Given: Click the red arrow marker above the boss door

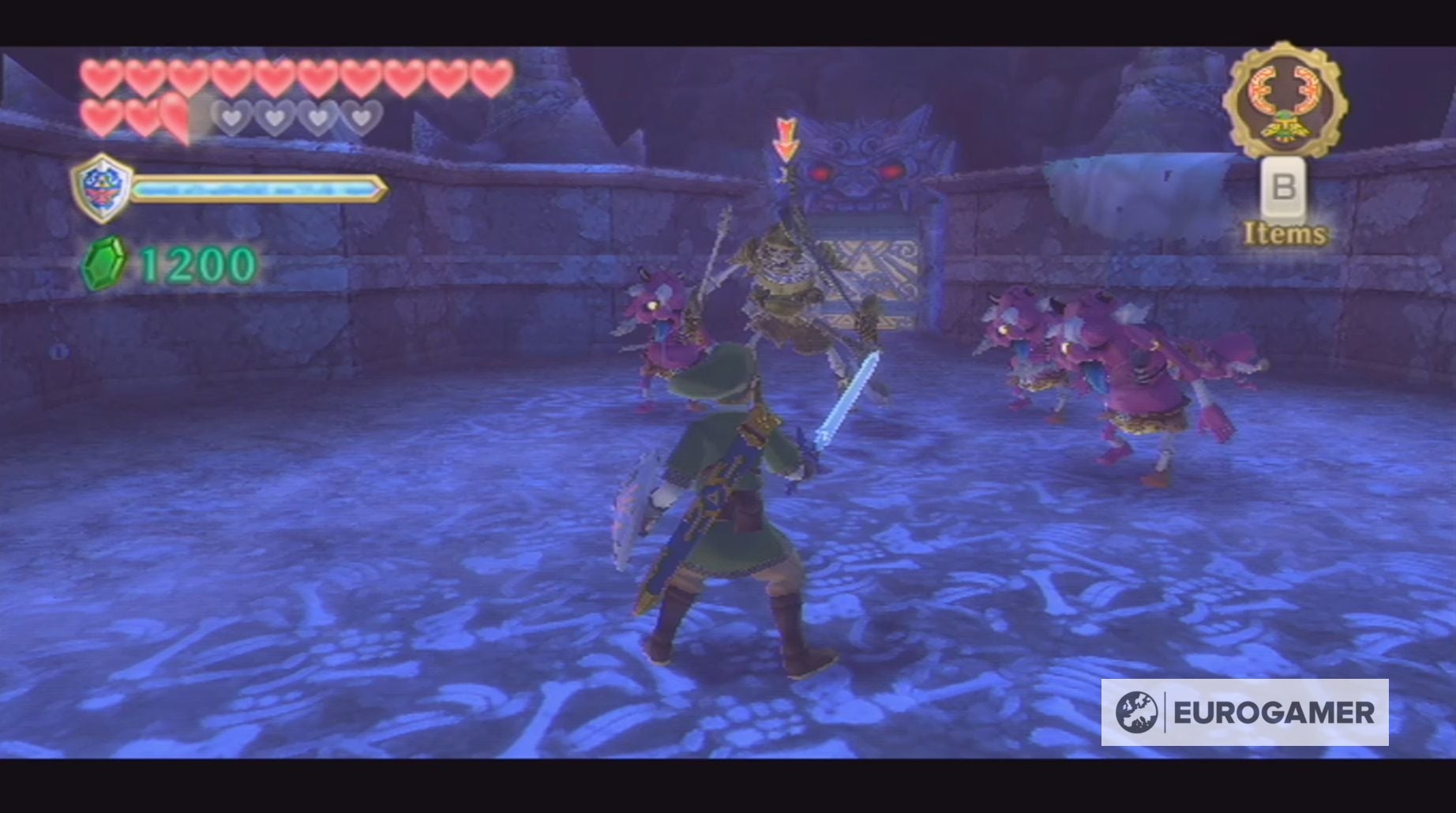Looking at the screenshot, I should coord(784,138).
